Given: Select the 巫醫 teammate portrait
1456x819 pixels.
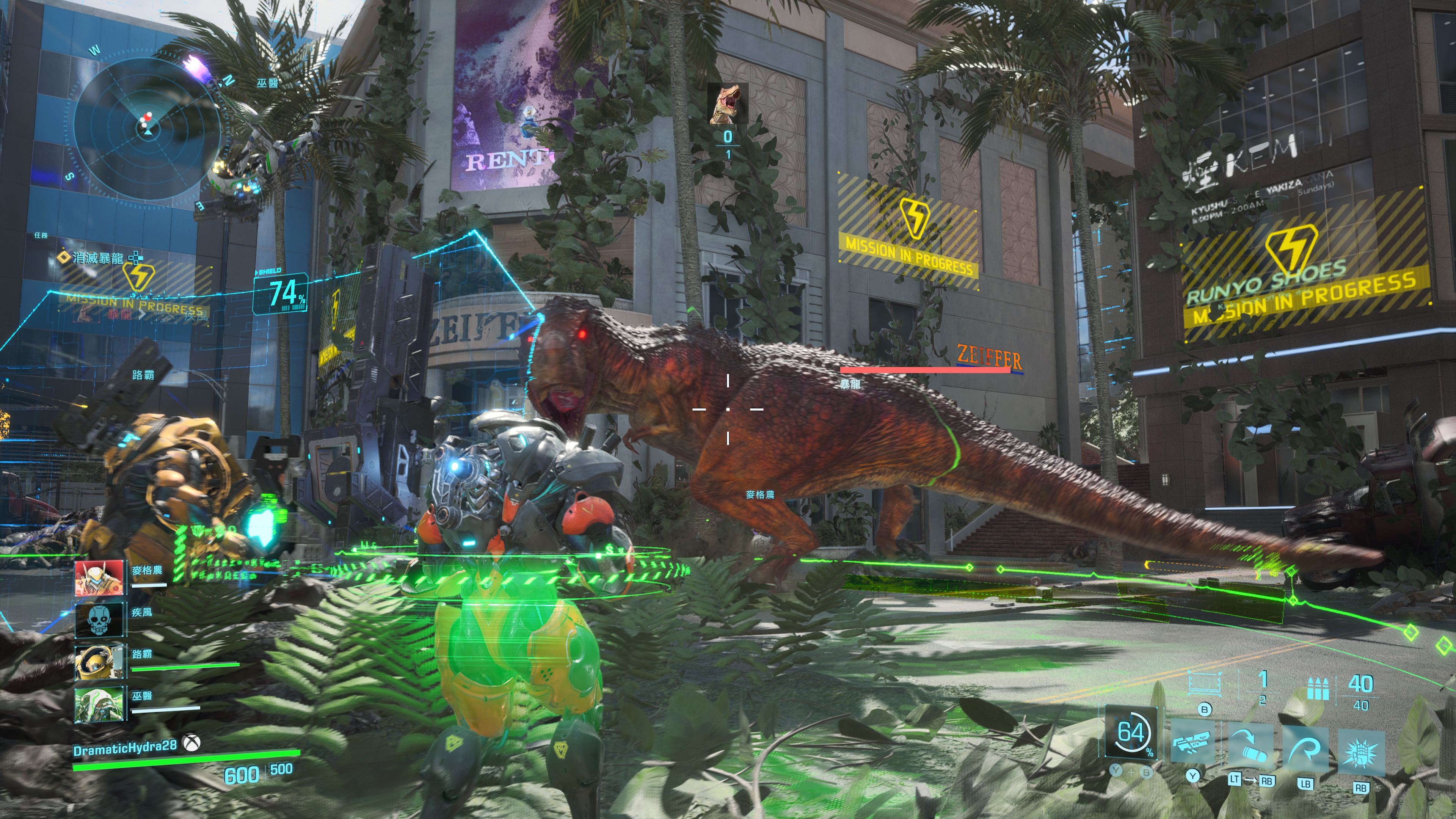Looking at the screenshot, I should (x=99, y=704).
